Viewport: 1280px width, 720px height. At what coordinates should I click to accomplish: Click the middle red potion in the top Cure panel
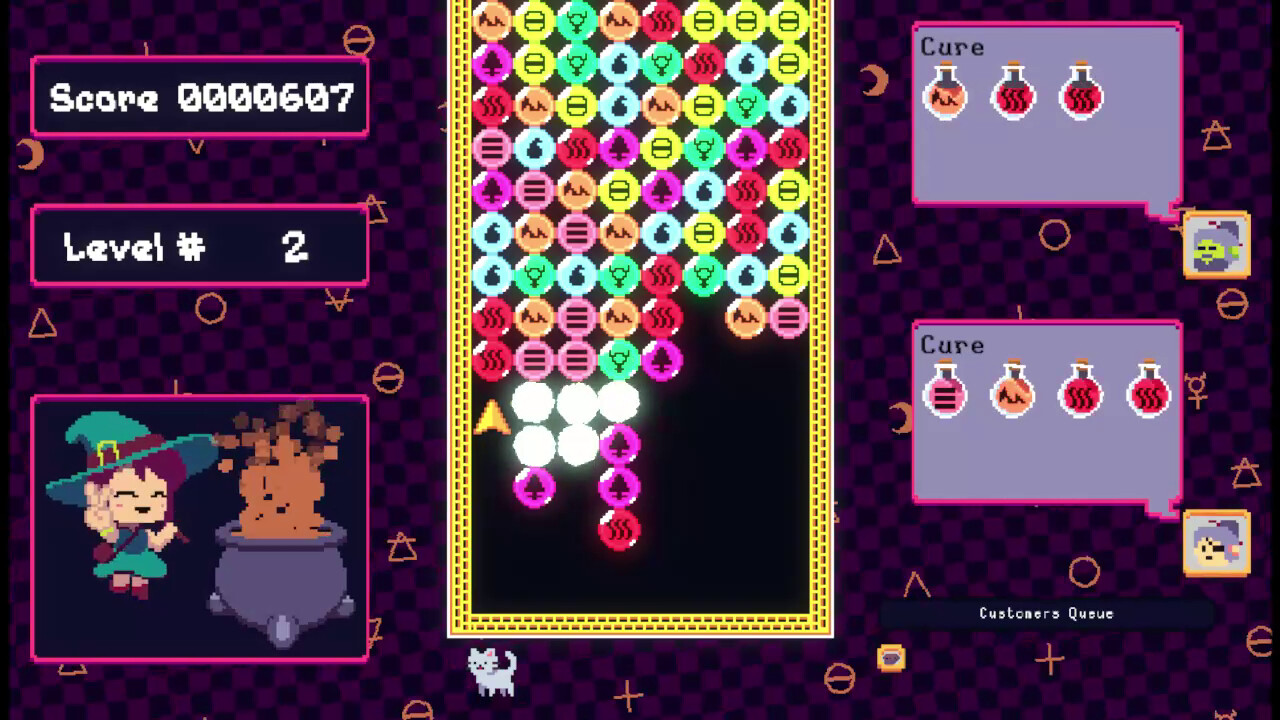point(1014,97)
